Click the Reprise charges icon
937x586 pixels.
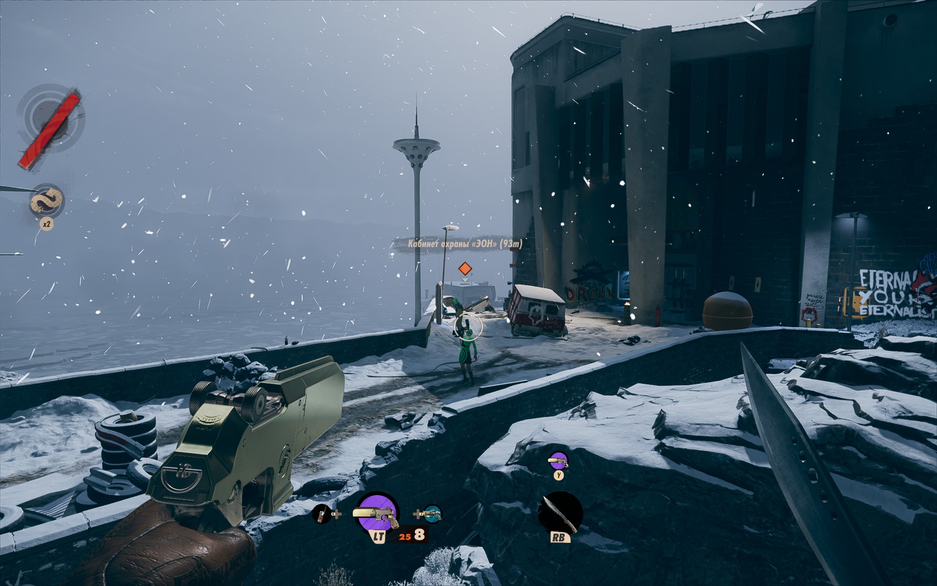[46, 201]
